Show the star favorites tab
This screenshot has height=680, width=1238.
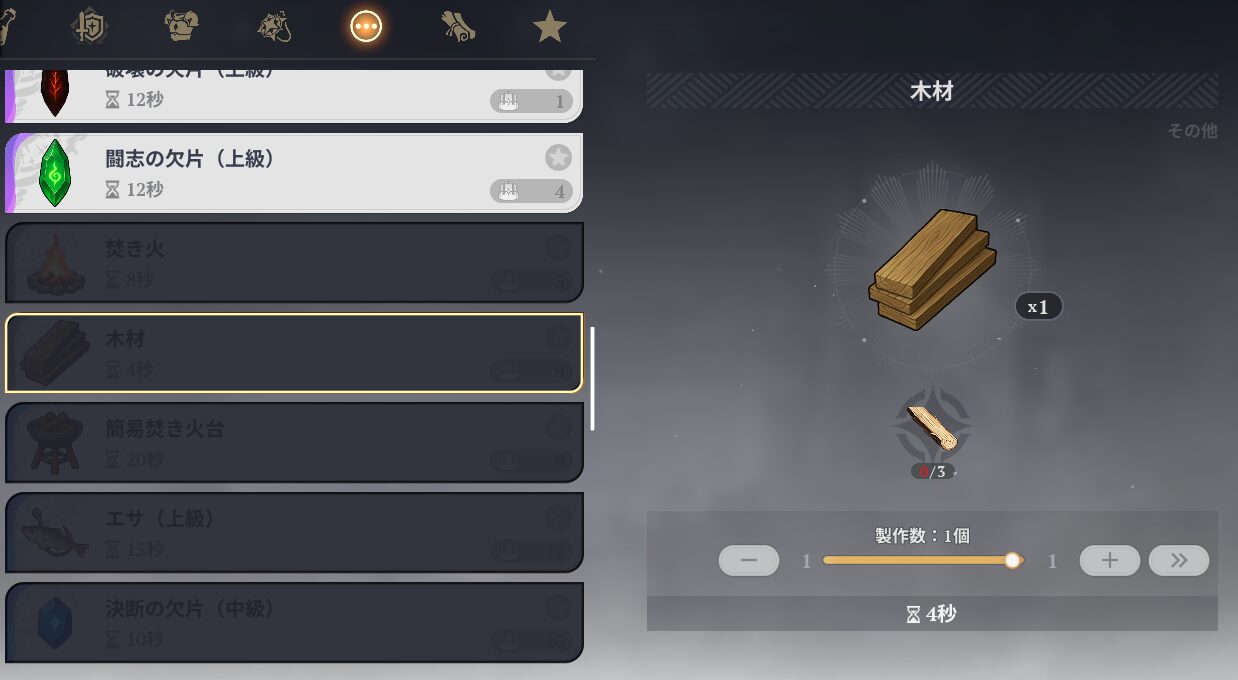(x=550, y=26)
